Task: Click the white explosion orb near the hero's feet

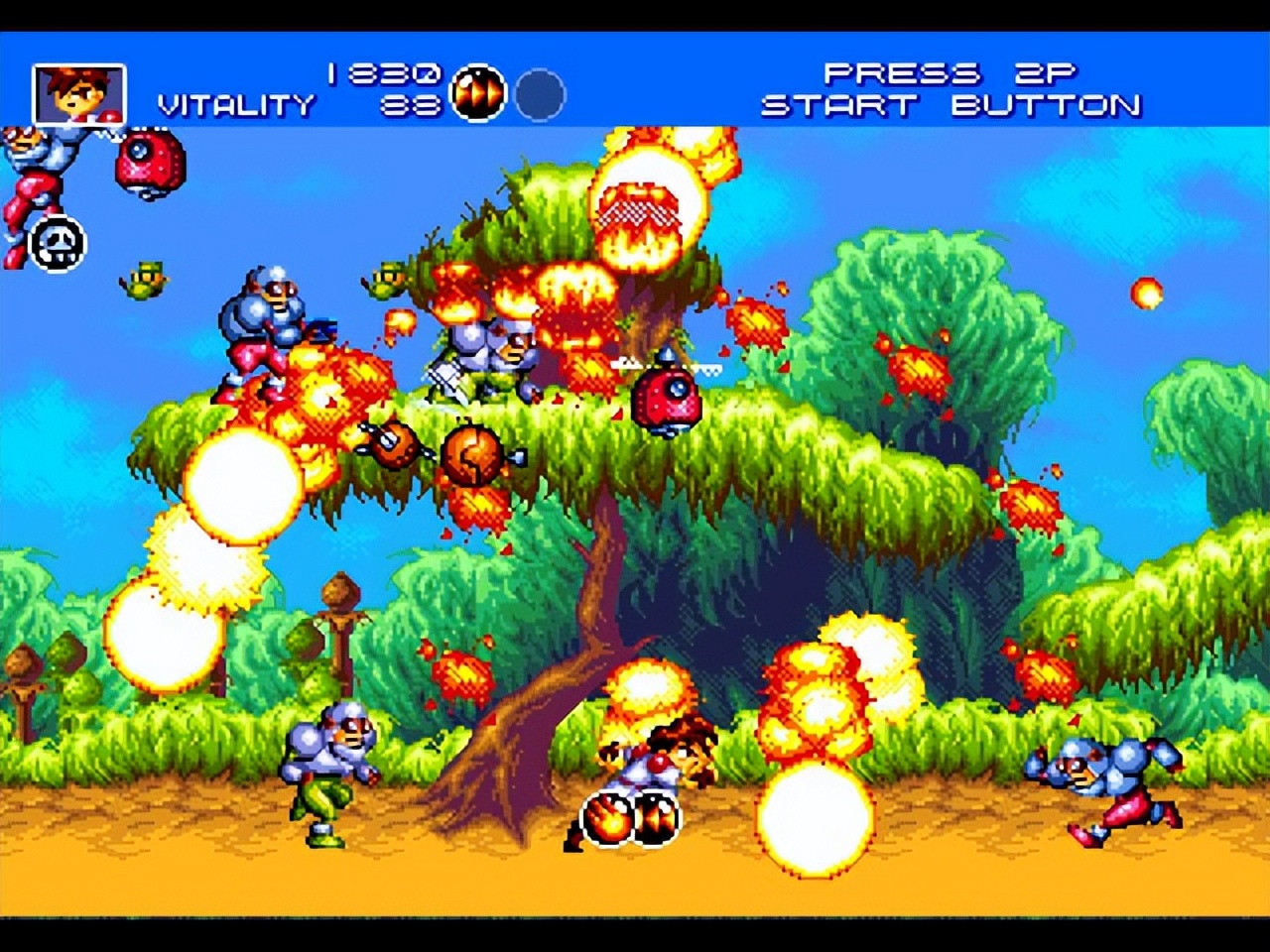Action: (814, 818)
